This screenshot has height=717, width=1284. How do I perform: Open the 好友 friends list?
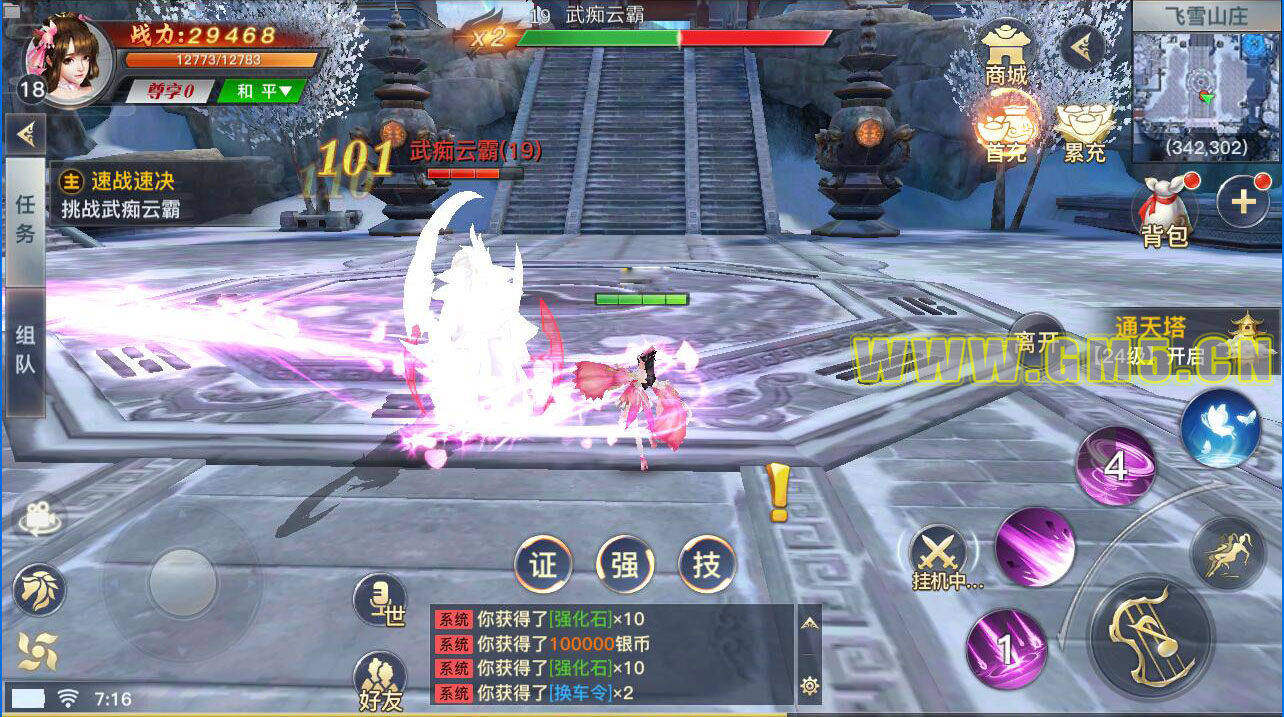click(x=380, y=681)
